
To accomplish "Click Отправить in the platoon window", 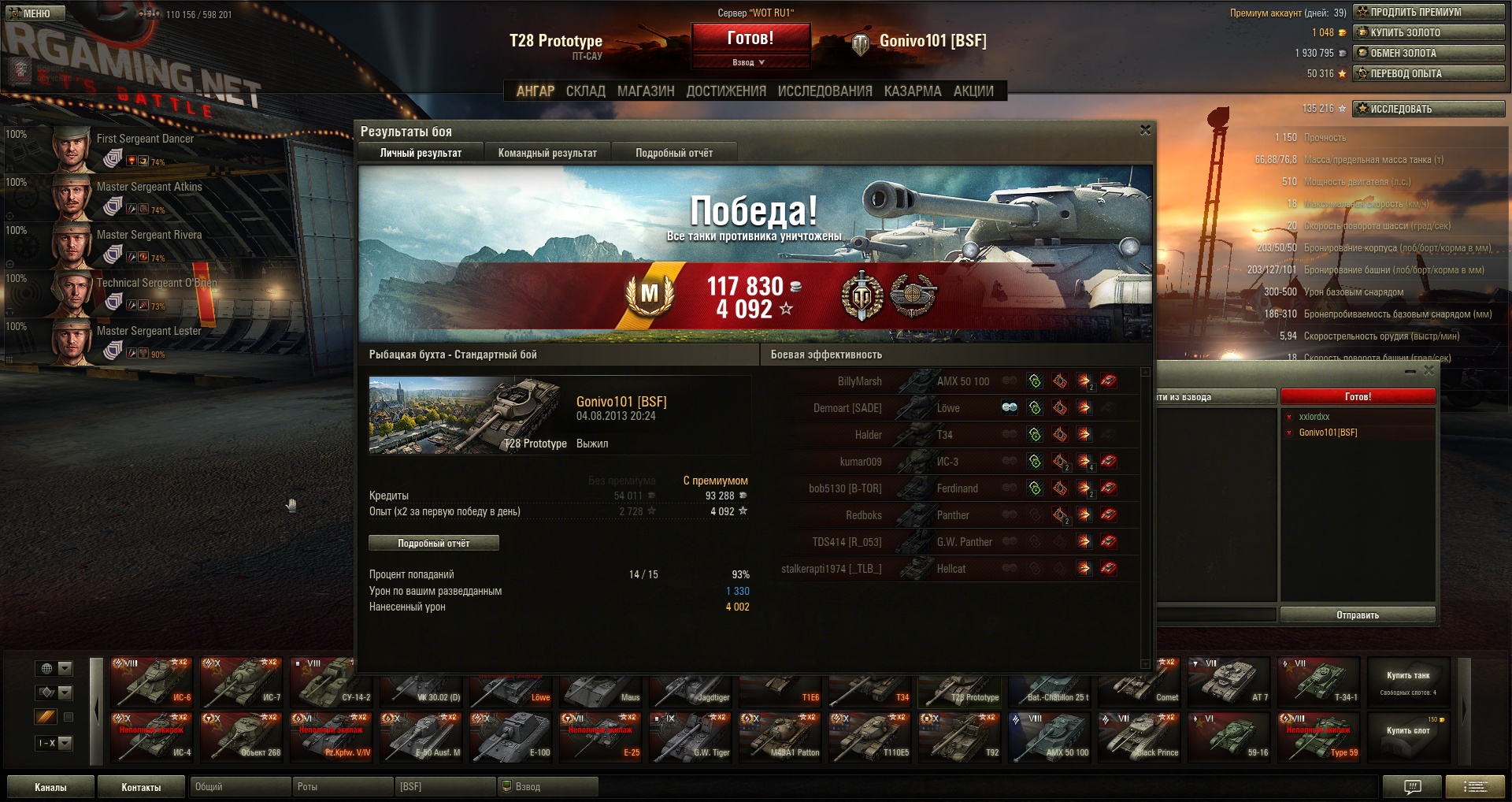I will click(x=1358, y=614).
